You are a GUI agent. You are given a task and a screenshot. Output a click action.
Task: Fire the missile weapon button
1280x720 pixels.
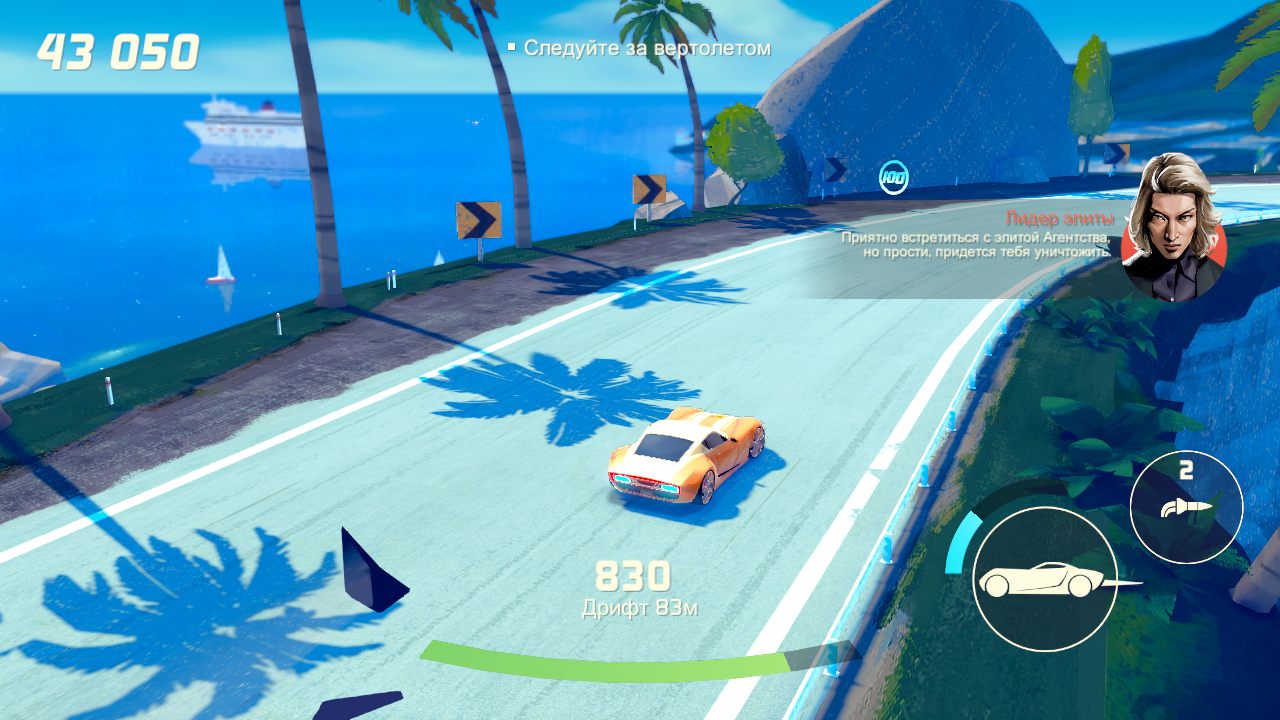1186,507
